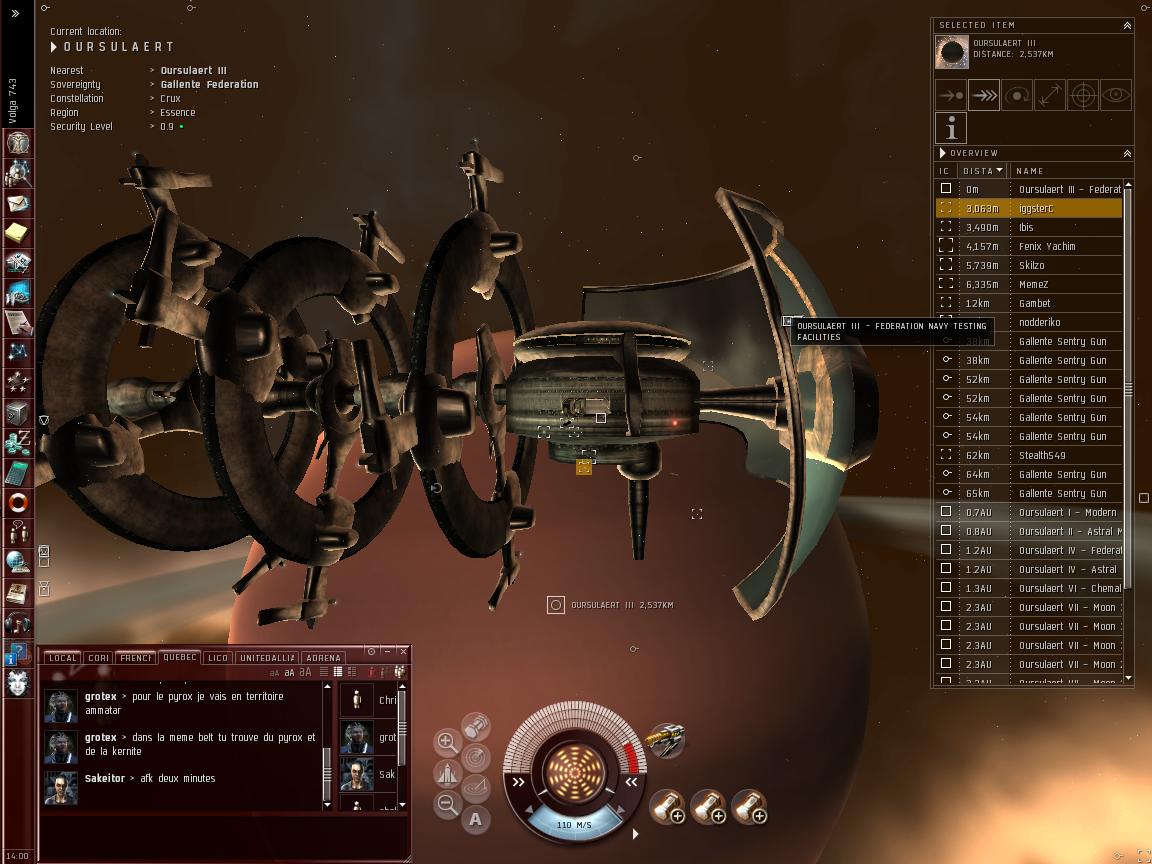Select Stealth549 in the overview list
1152x864 pixels.
(x=1041, y=455)
